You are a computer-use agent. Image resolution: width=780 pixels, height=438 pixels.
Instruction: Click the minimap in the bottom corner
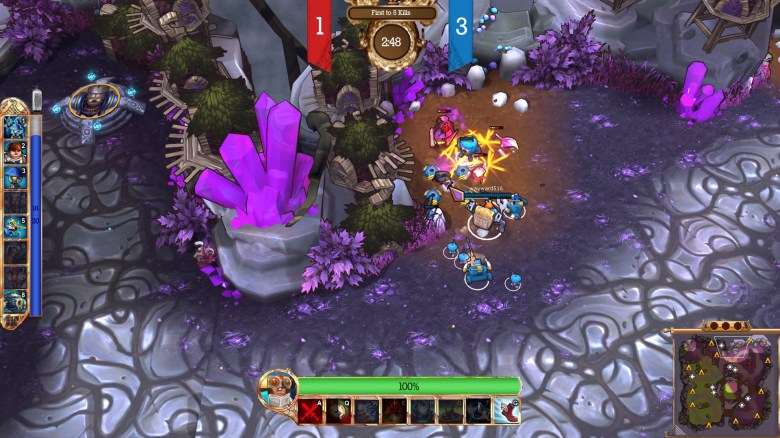726,384
